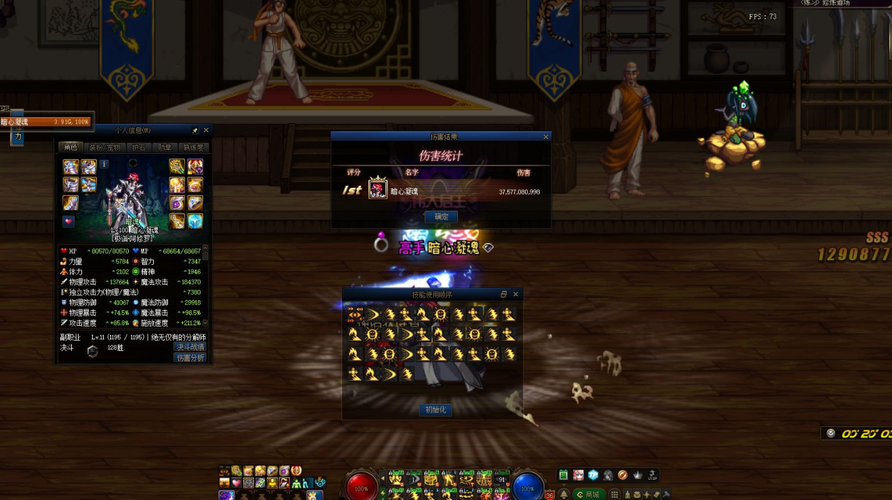Select the heart item equipment slot

click(69, 221)
